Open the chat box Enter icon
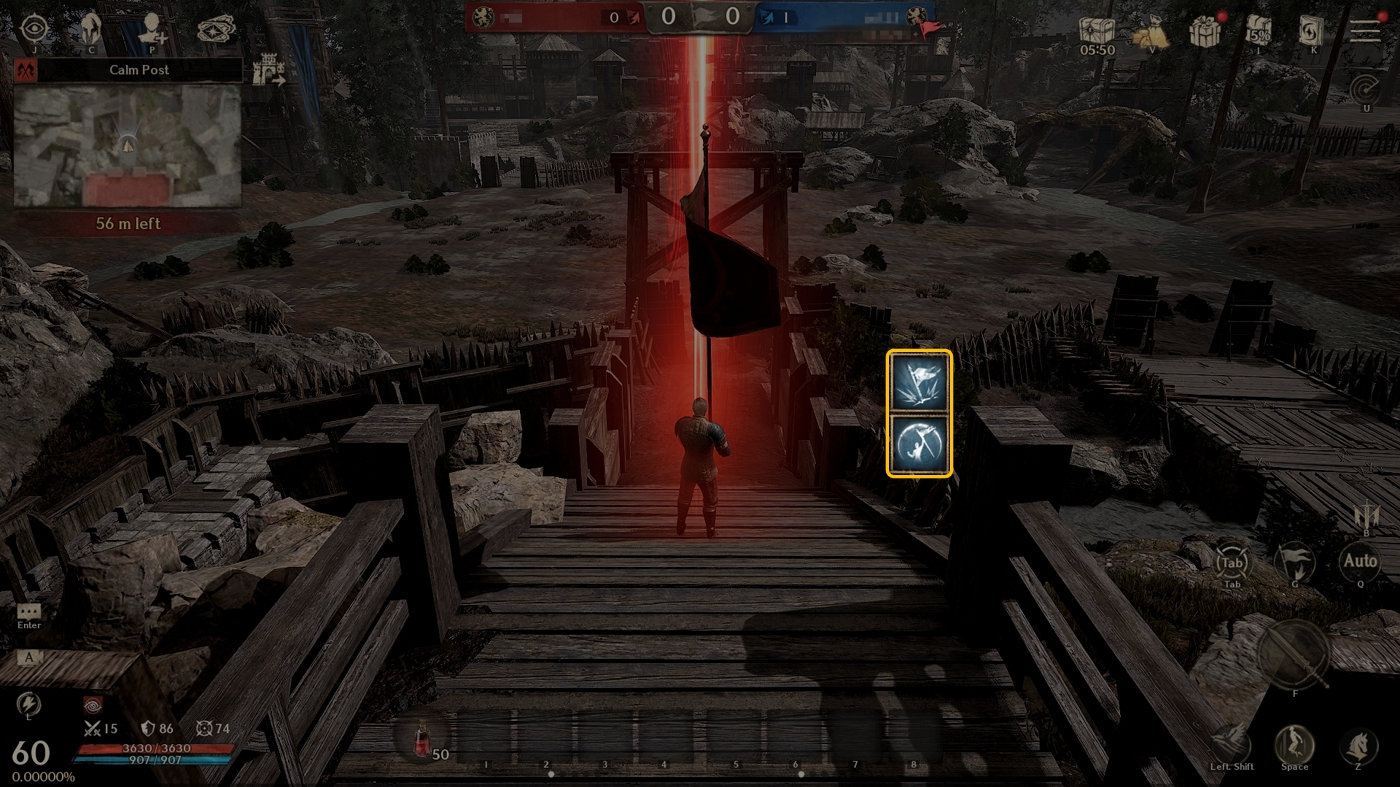1400x787 pixels. pyautogui.click(x=29, y=611)
